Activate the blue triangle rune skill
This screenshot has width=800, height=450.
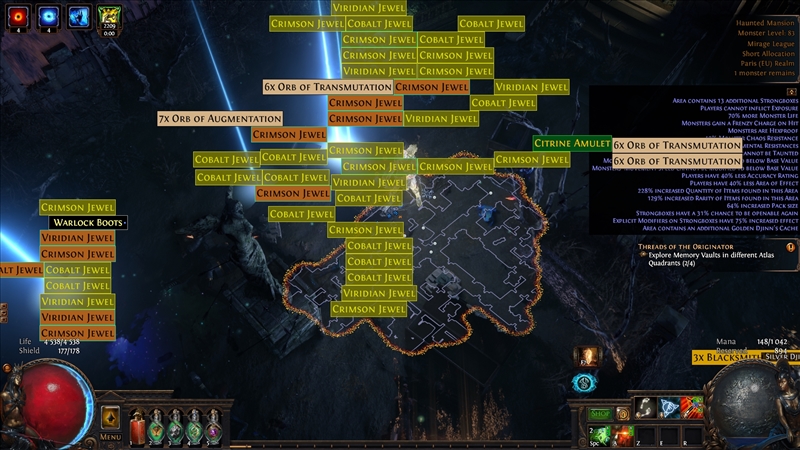pos(671,406)
